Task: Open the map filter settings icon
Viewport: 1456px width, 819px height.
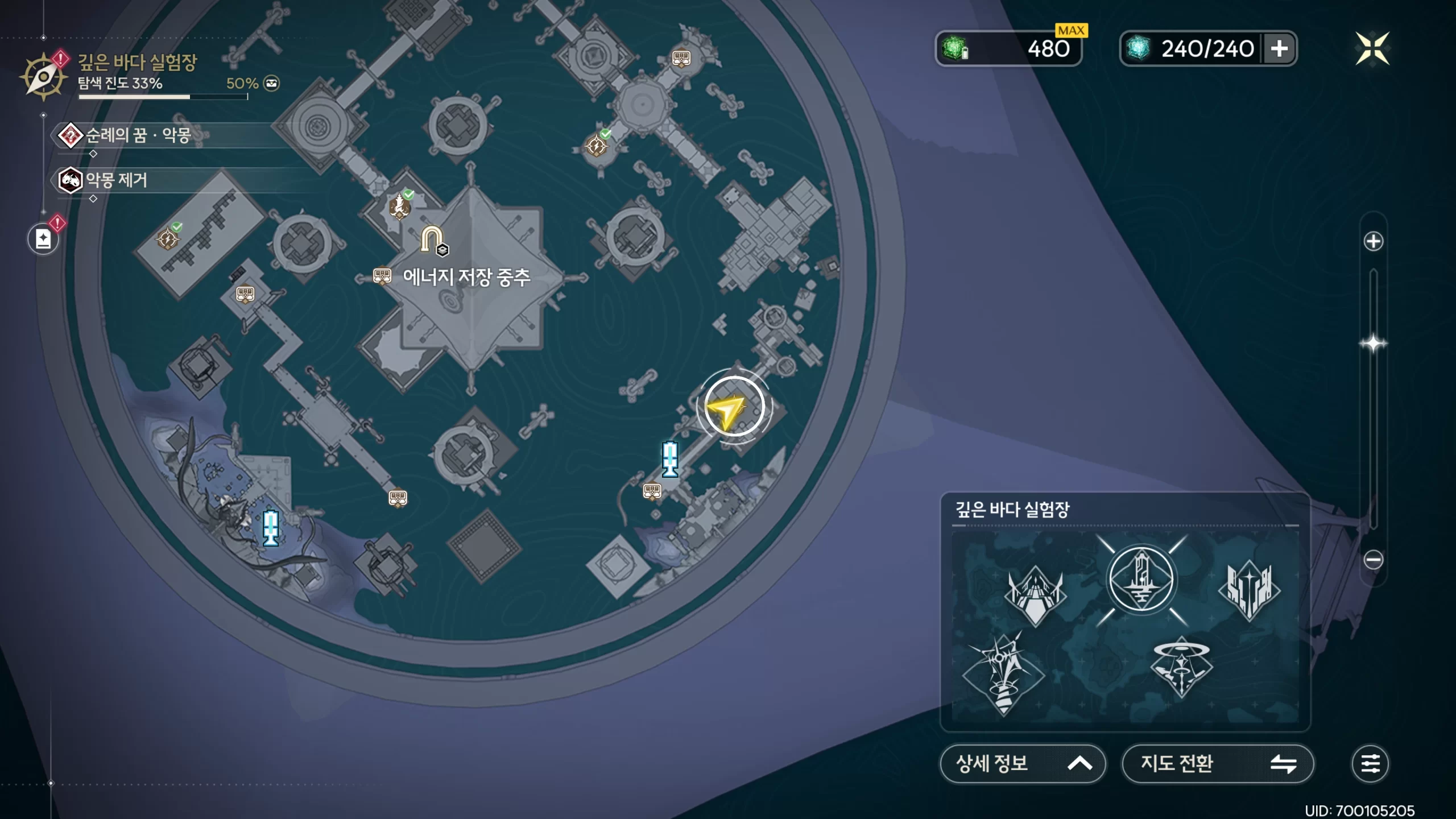Action: pyautogui.click(x=1370, y=763)
